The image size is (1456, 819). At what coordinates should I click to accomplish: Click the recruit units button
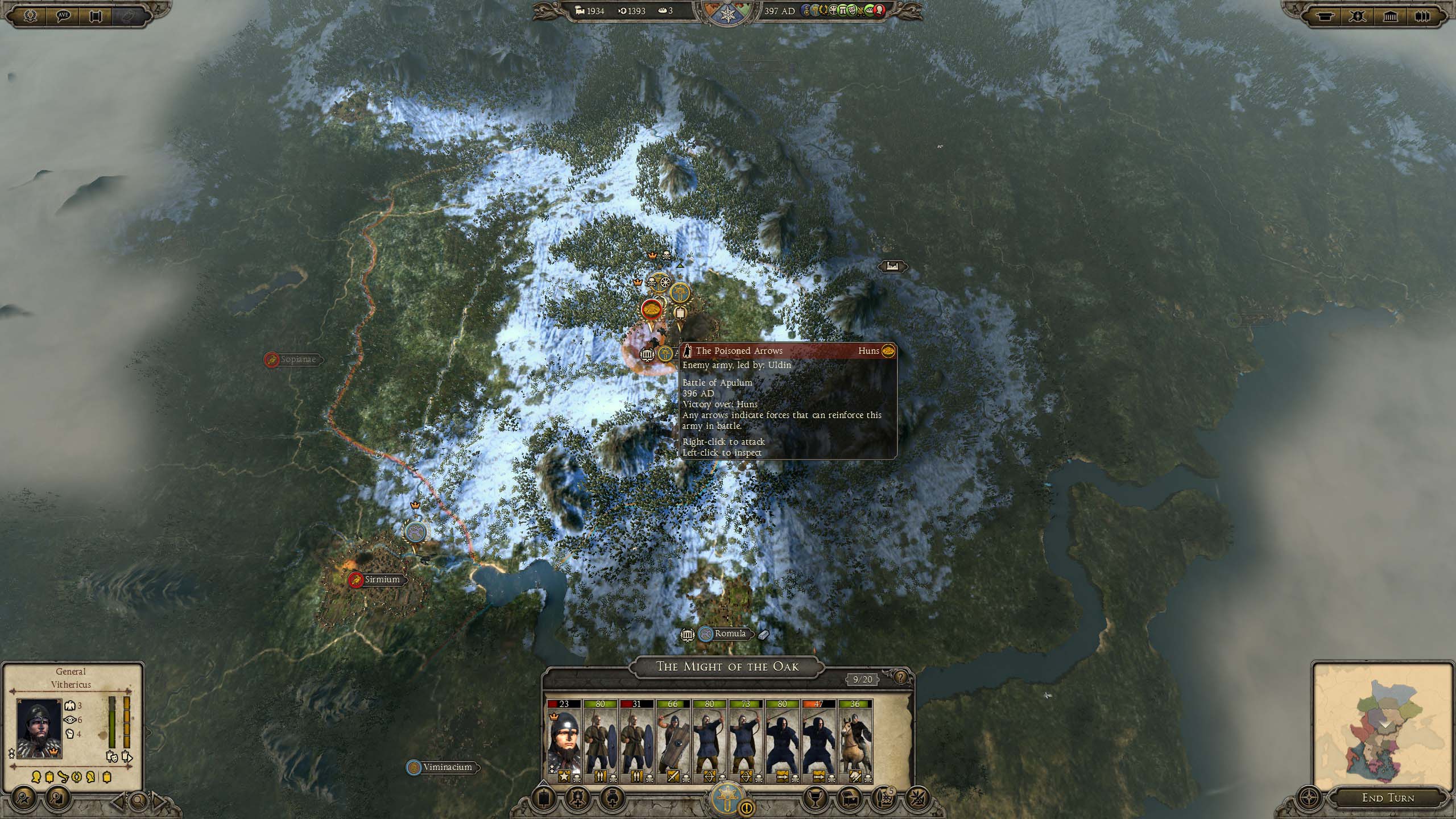[x=578, y=799]
